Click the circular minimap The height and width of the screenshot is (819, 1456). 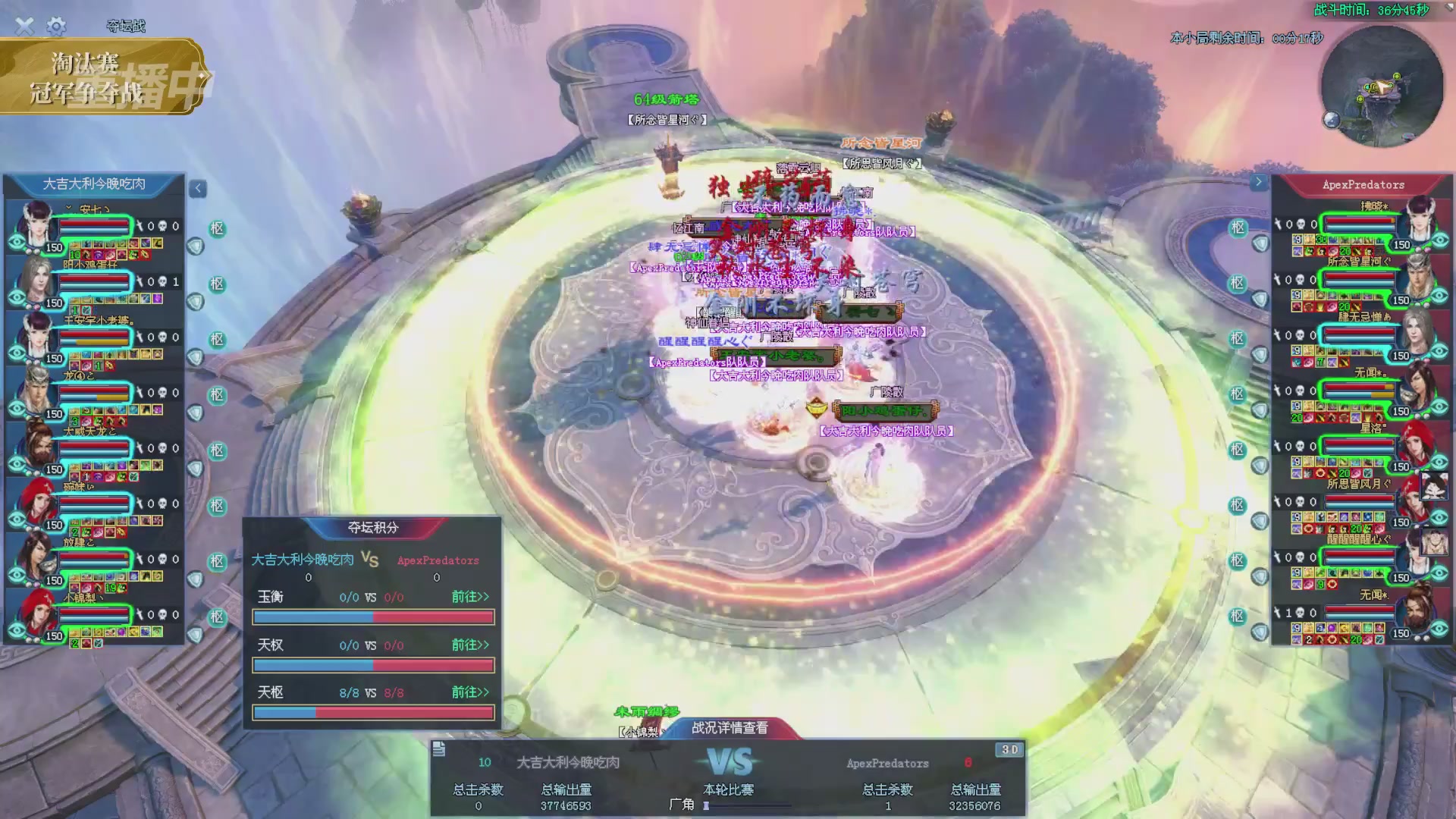point(1381,86)
